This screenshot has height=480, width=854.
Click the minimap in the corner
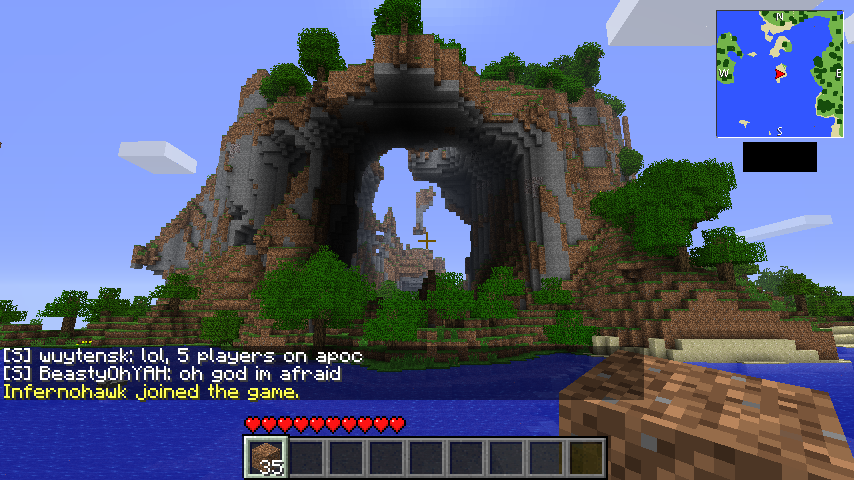(x=779, y=74)
